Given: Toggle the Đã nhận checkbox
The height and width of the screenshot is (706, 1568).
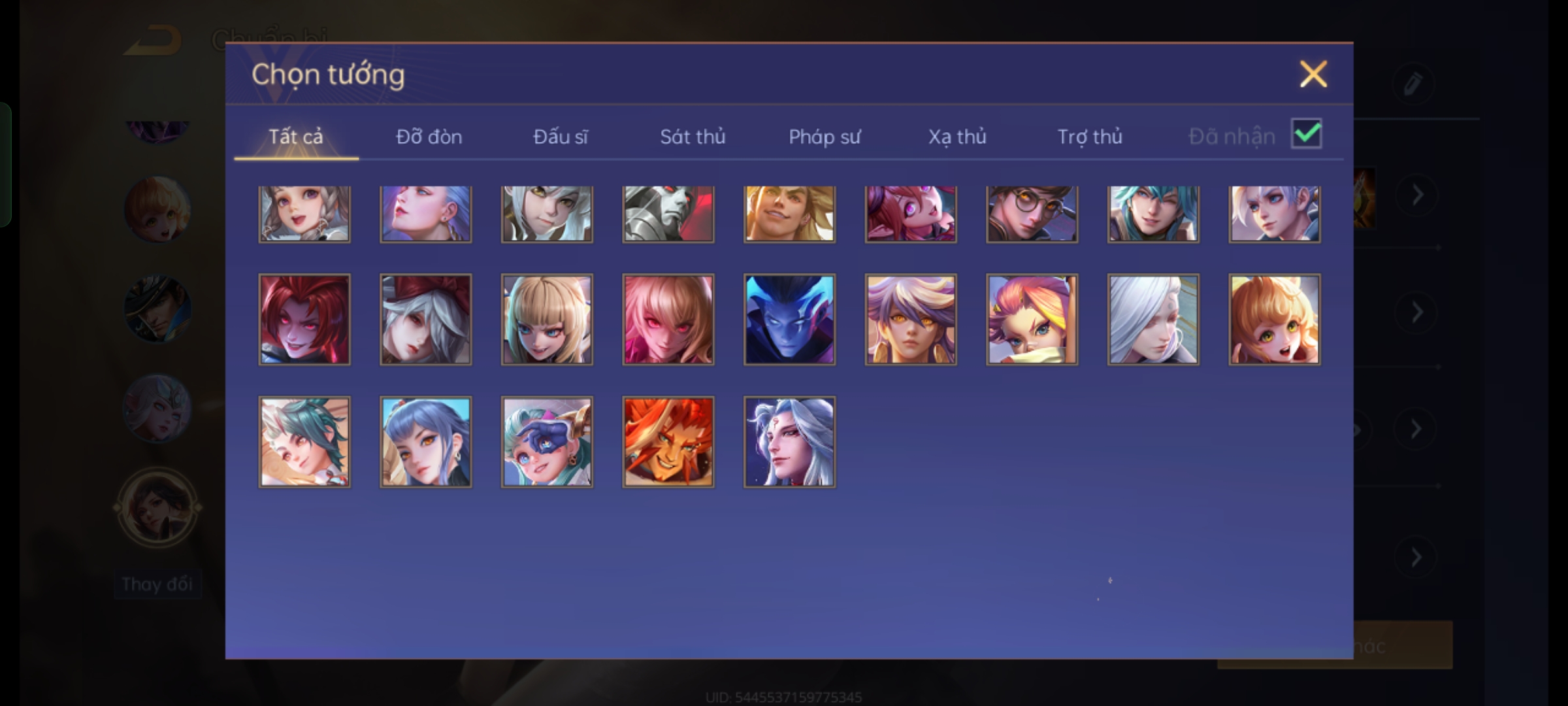Looking at the screenshot, I should click(x=1306, y=135).
